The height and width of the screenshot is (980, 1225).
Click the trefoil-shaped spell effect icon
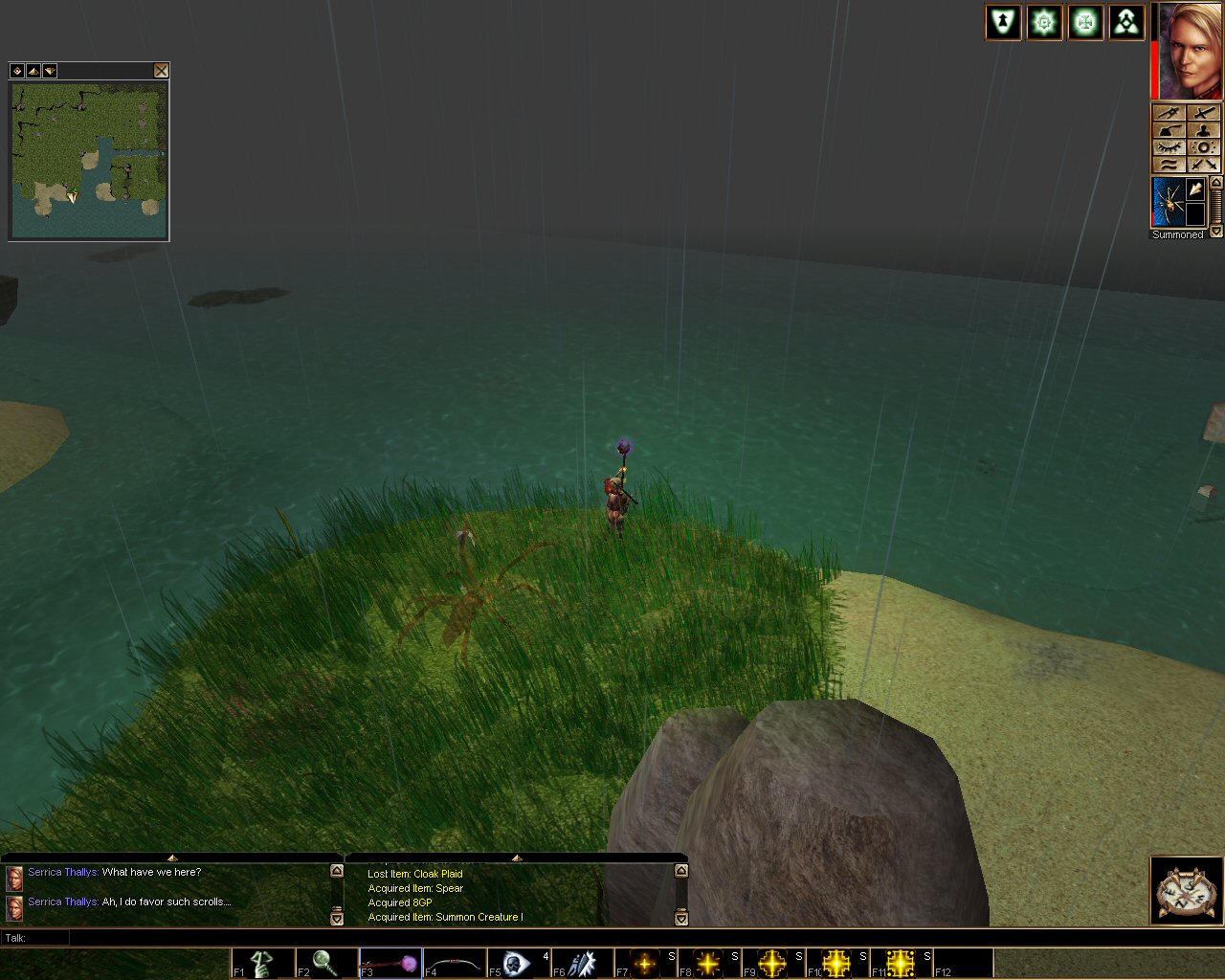pyautogui.click(x=1126, y=22)
